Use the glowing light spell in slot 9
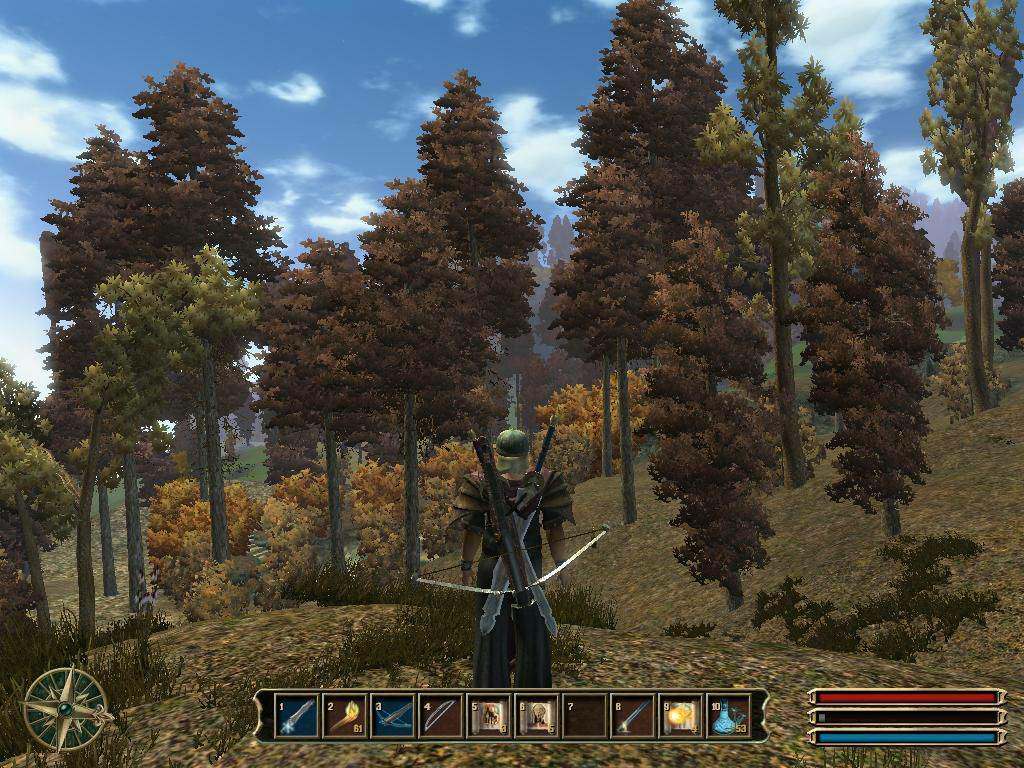The height and width of the screenshot is (768, 1024). [x=681, y=716]
